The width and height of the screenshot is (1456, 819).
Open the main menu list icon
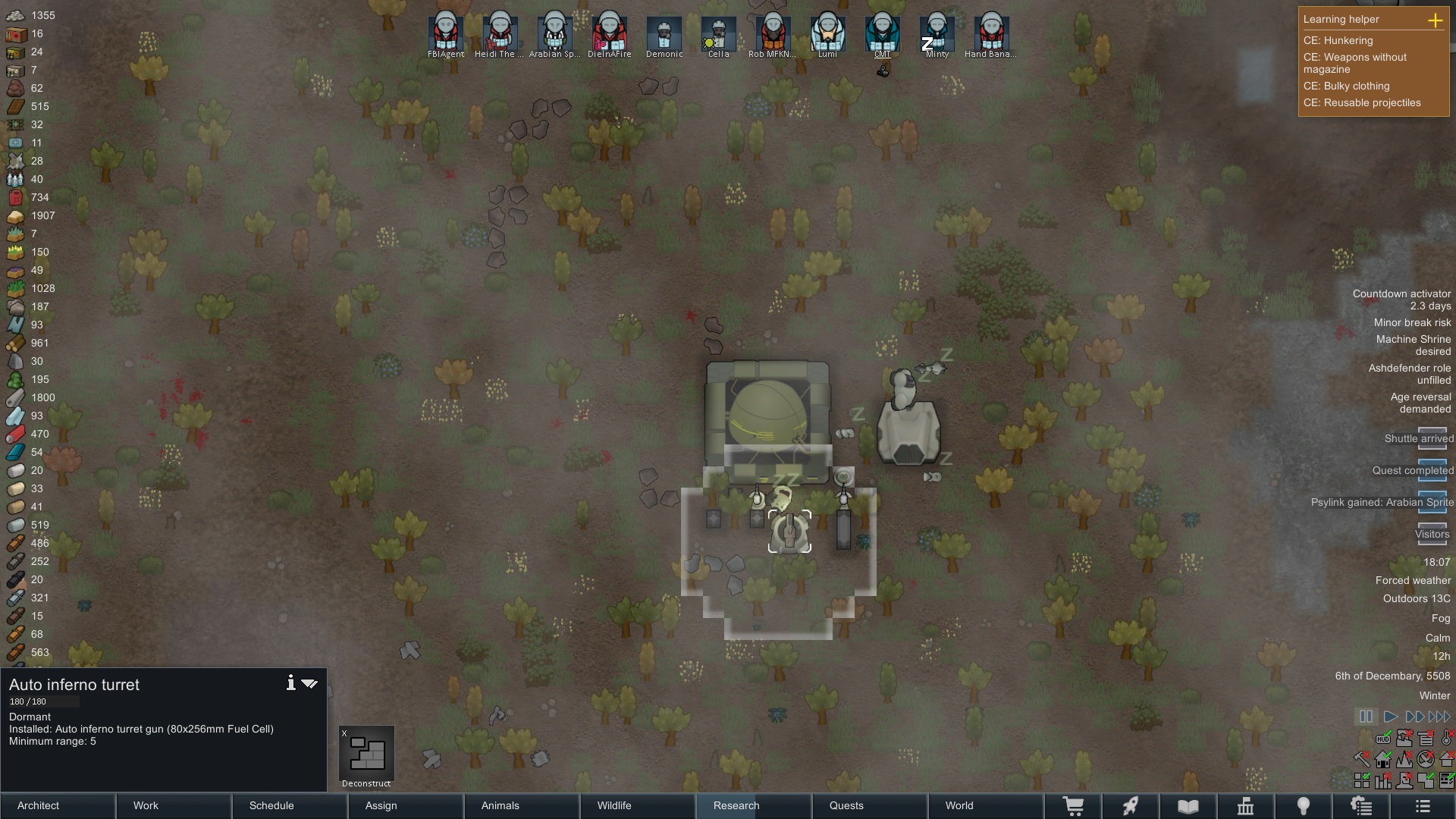[x=1423, y=806]
